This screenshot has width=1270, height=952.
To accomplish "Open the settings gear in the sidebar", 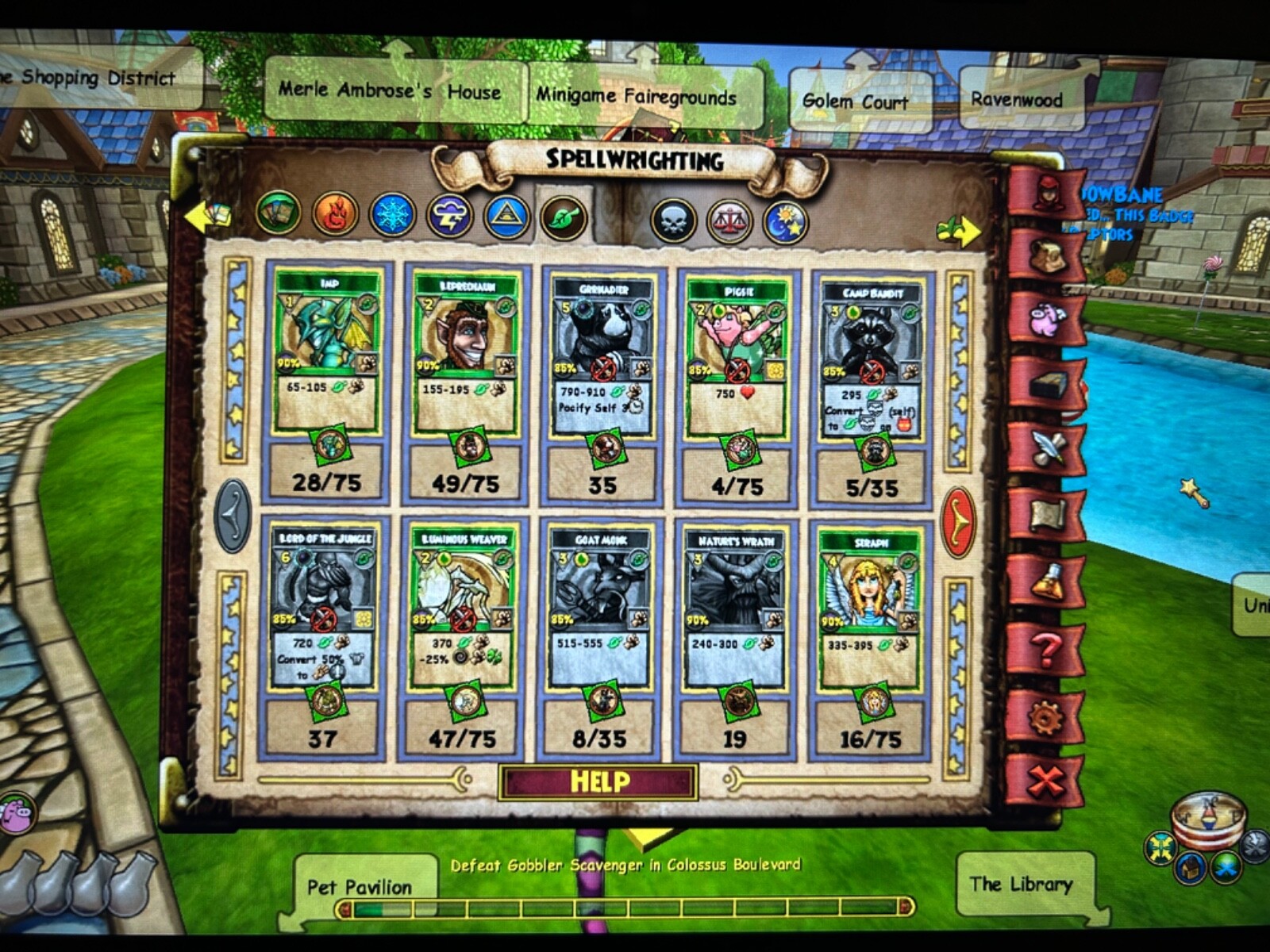I will pyautogui.click(x=1045, y=716).
